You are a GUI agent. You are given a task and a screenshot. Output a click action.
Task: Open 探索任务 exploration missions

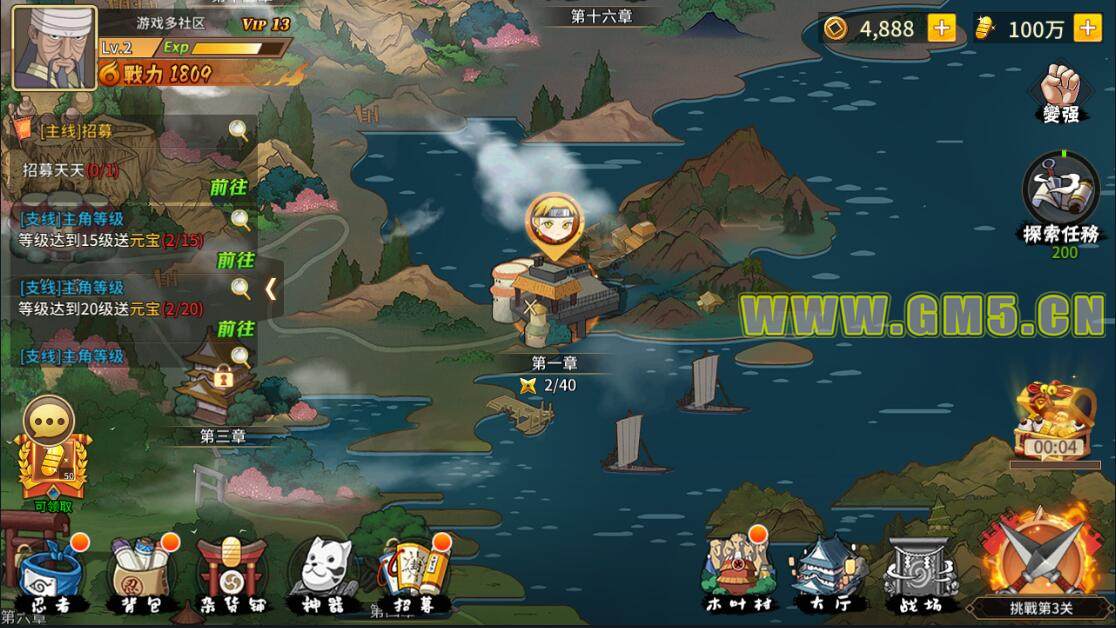point(1061,200)
